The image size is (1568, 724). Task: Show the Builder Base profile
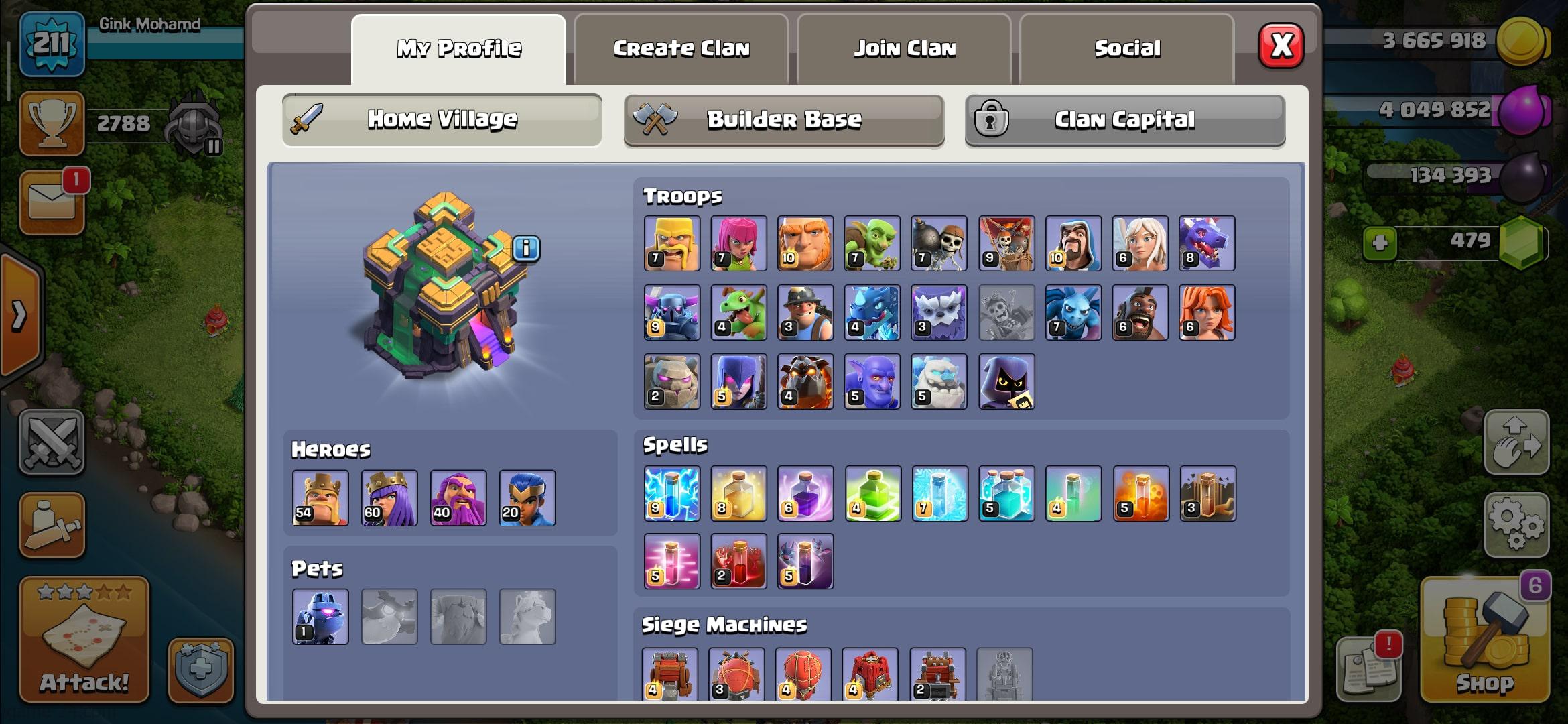pos(783,120)
